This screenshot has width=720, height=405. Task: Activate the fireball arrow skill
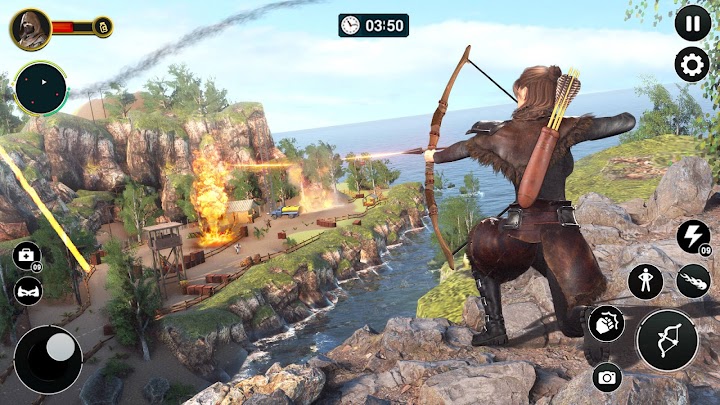tap(693, 281)
